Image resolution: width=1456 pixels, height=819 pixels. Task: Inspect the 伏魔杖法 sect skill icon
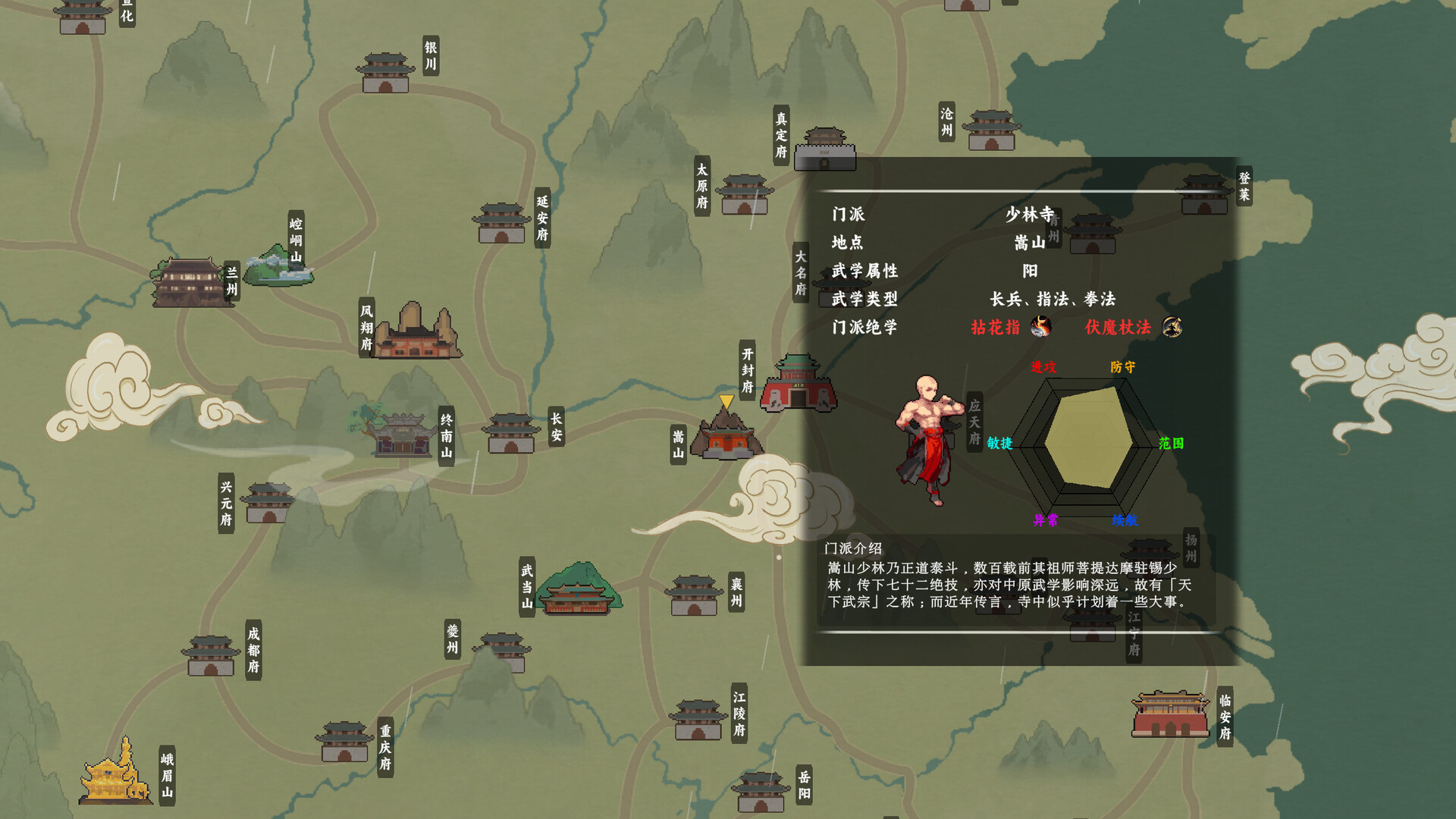tap(1172, 327)
